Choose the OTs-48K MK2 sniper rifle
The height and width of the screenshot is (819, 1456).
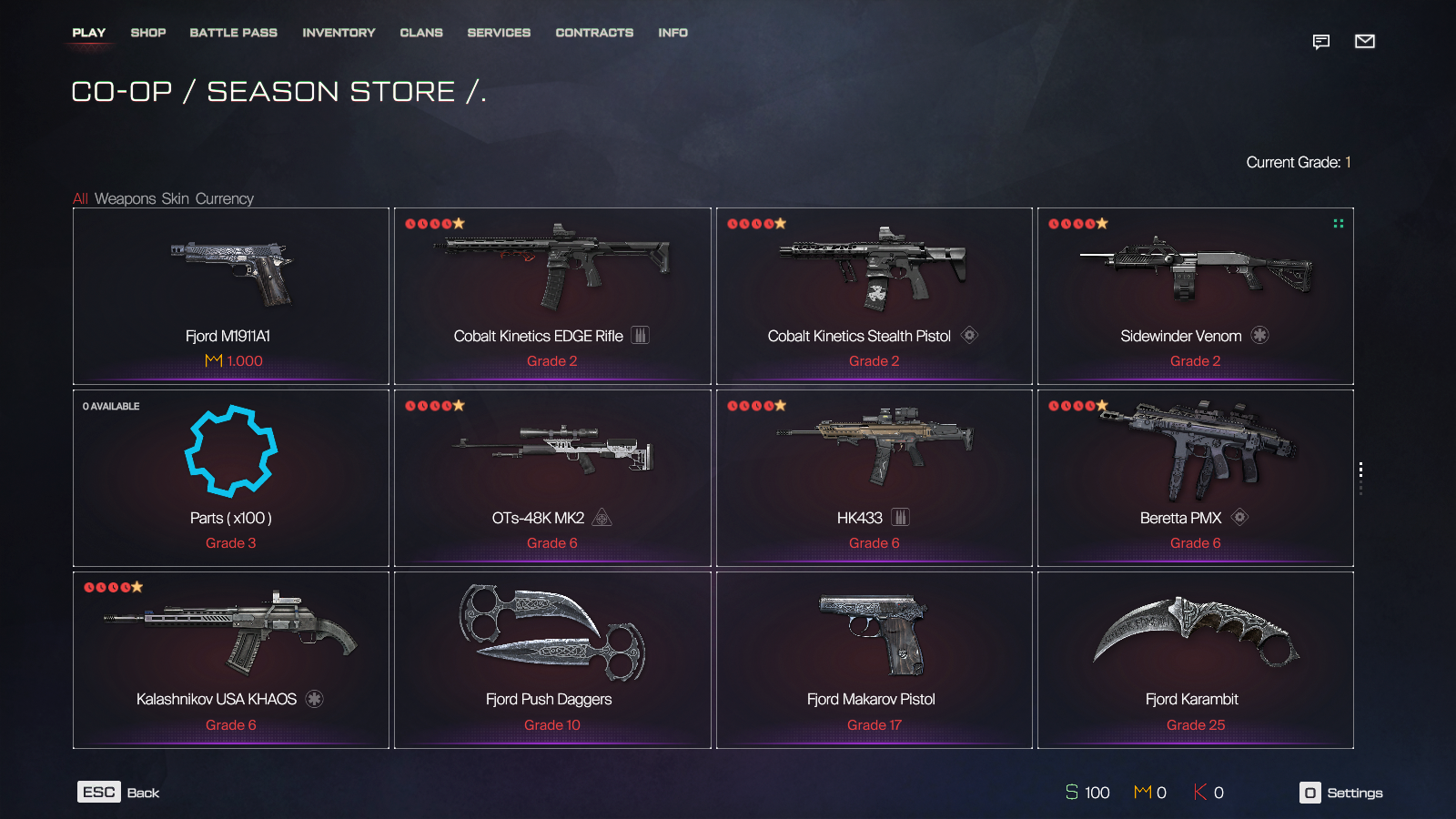(552, 478)
